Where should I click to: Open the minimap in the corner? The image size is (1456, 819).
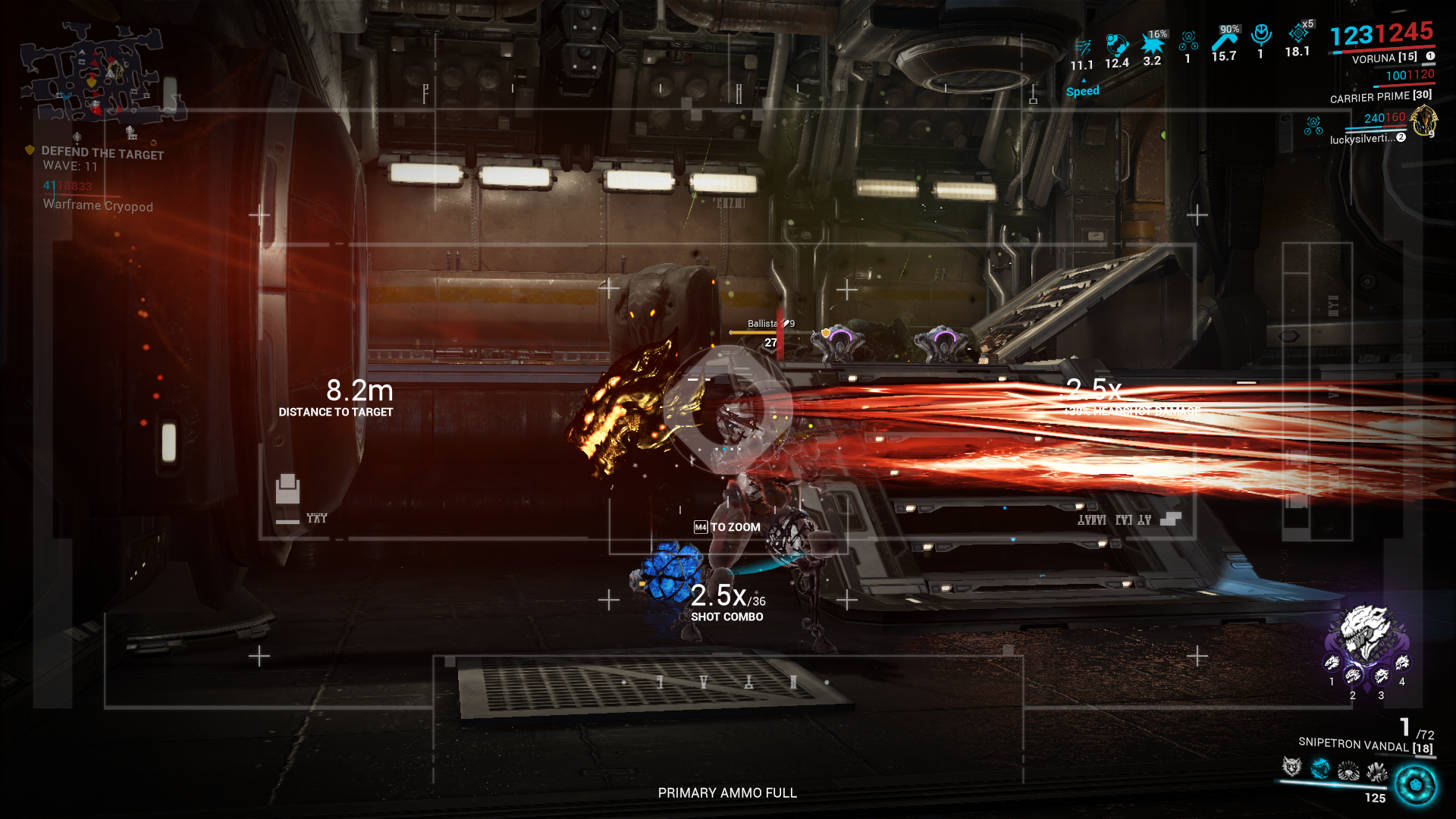95,74
